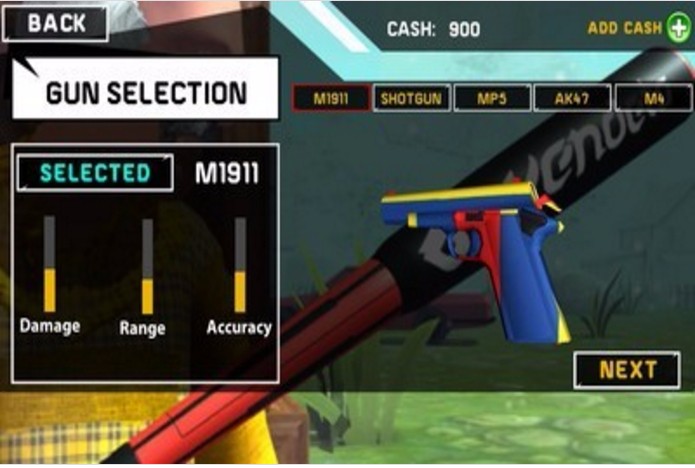Viewport: 695px width, 468px height.
Task: Click the SELECTED button for M1911
Action: (x=95, y=172)
